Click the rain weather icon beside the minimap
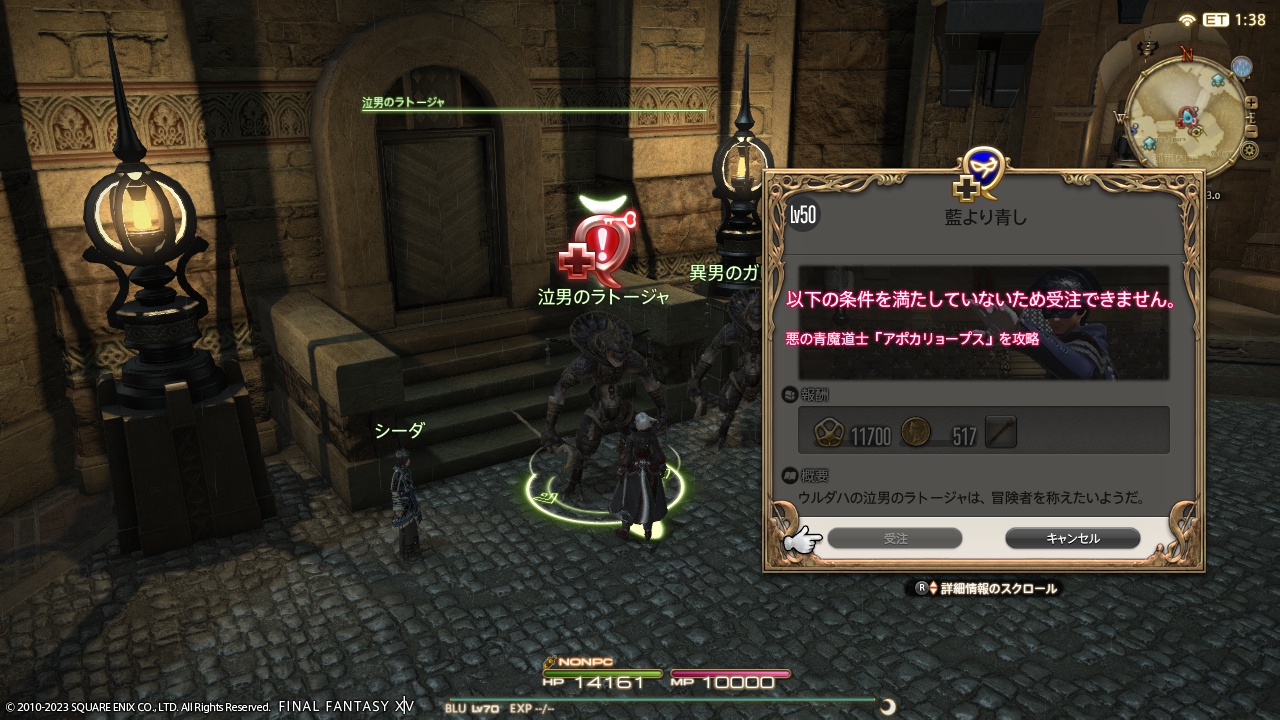Screen dimensions: 1280x720 point(1242,67)
